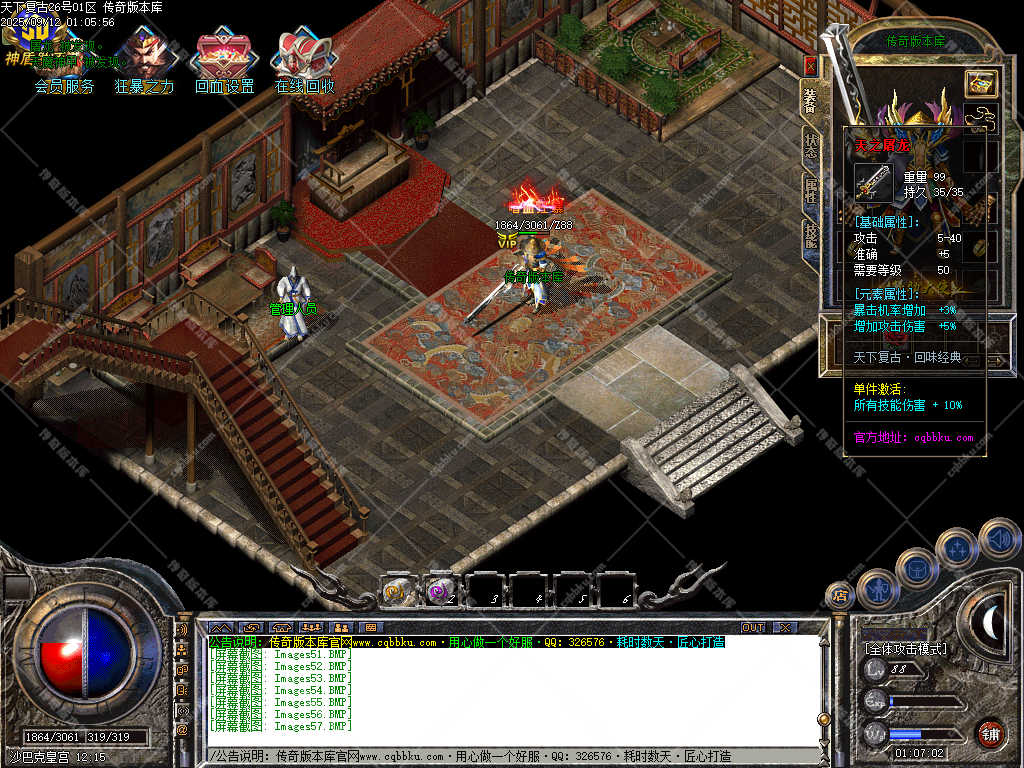Open the character figure round button

point(877,590)
